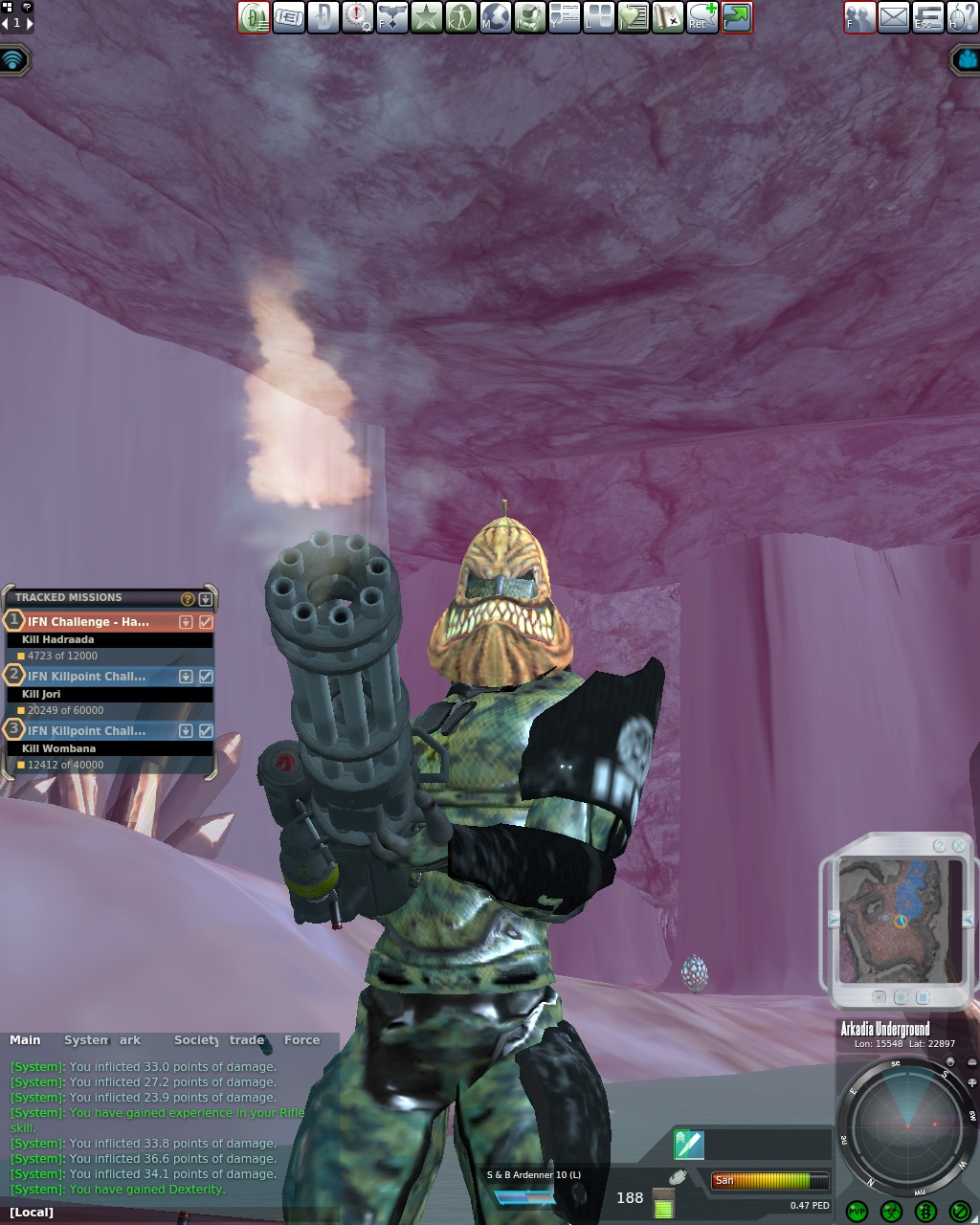Click the green arrow icon in toolbar
The height and width of the screenshot is (1225, 980).
click(x=737, y=17)
